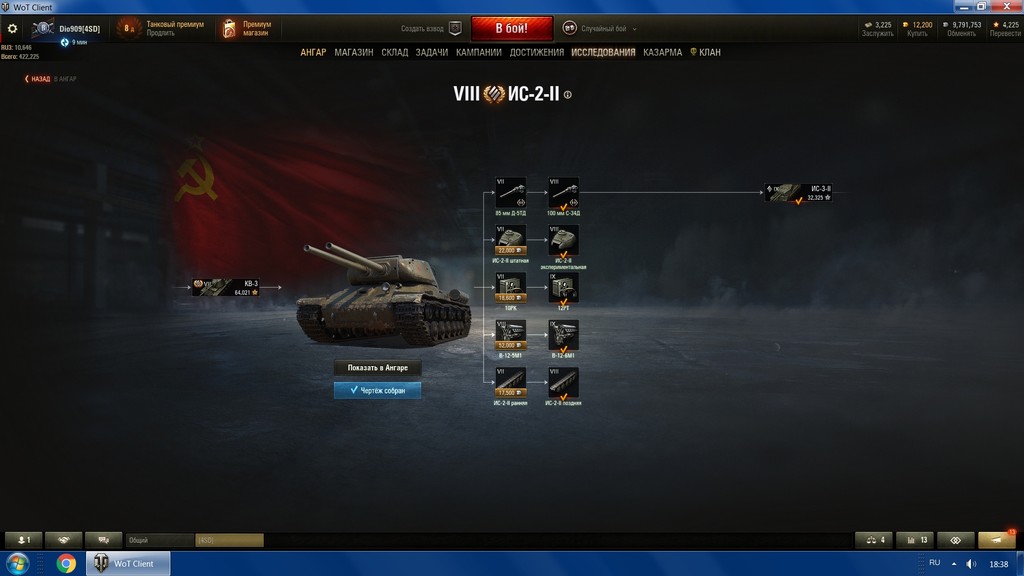1024x576 pixels.
Task: Show the Достижения tab
Action: (537, 52)
